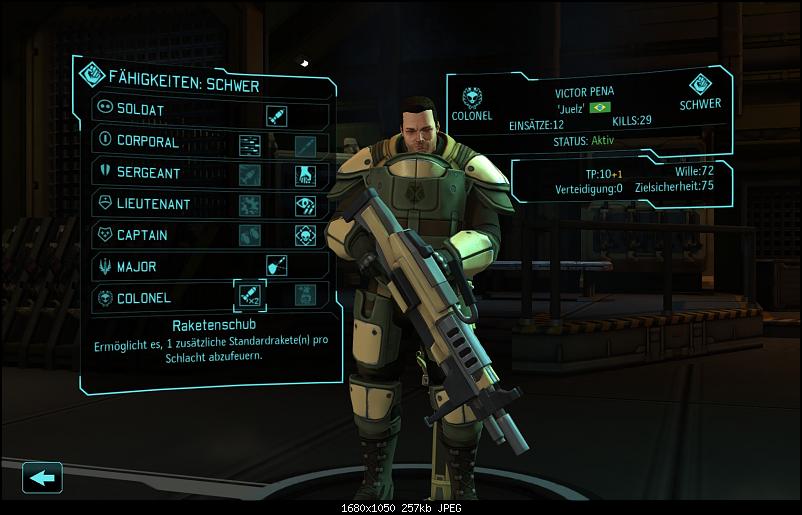Choose the dimmed Colonel Mayhem ability icon

click(x=305, y=296)
